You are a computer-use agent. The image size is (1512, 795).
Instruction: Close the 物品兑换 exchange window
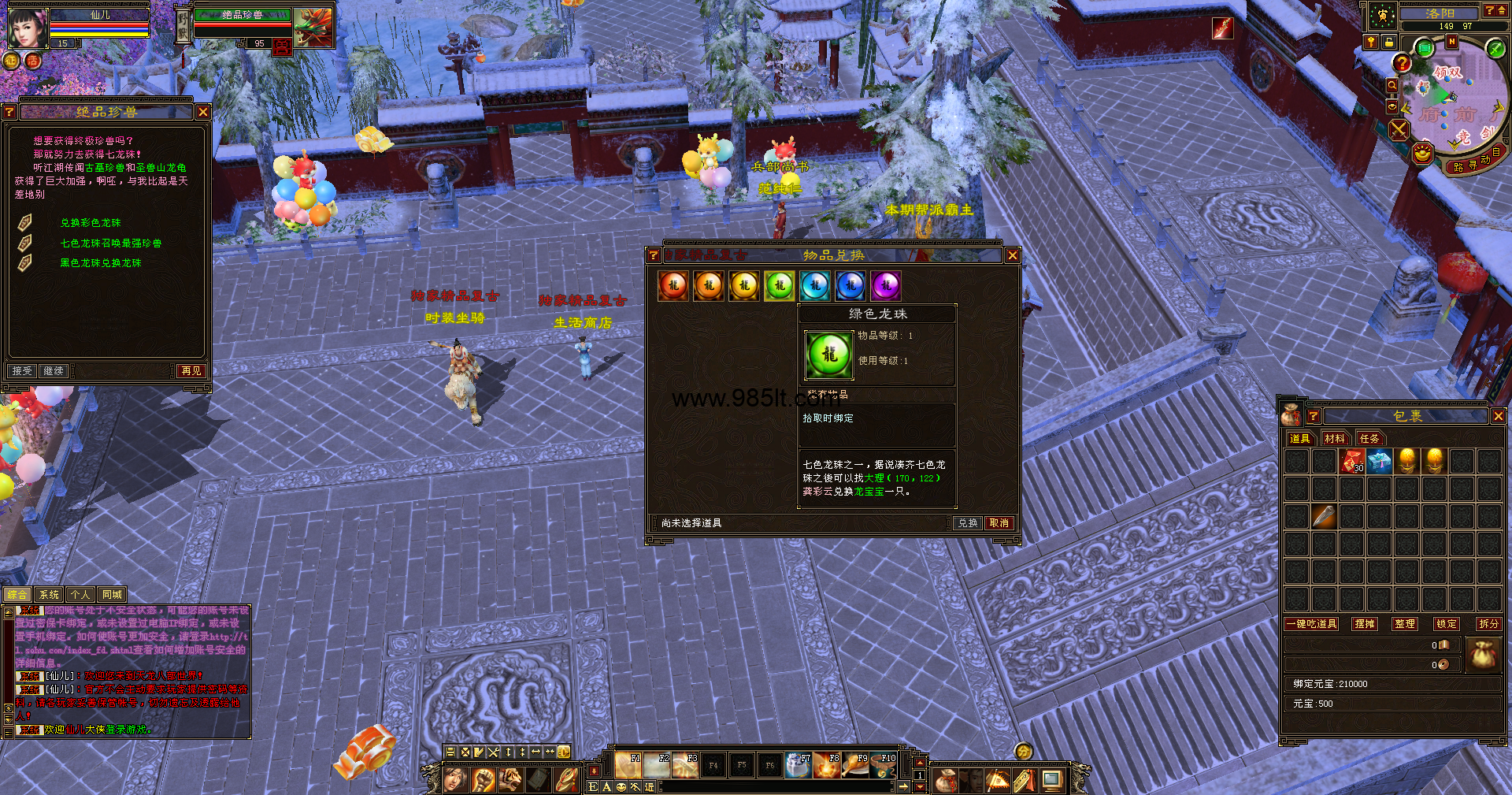(x=1013, y=255)
